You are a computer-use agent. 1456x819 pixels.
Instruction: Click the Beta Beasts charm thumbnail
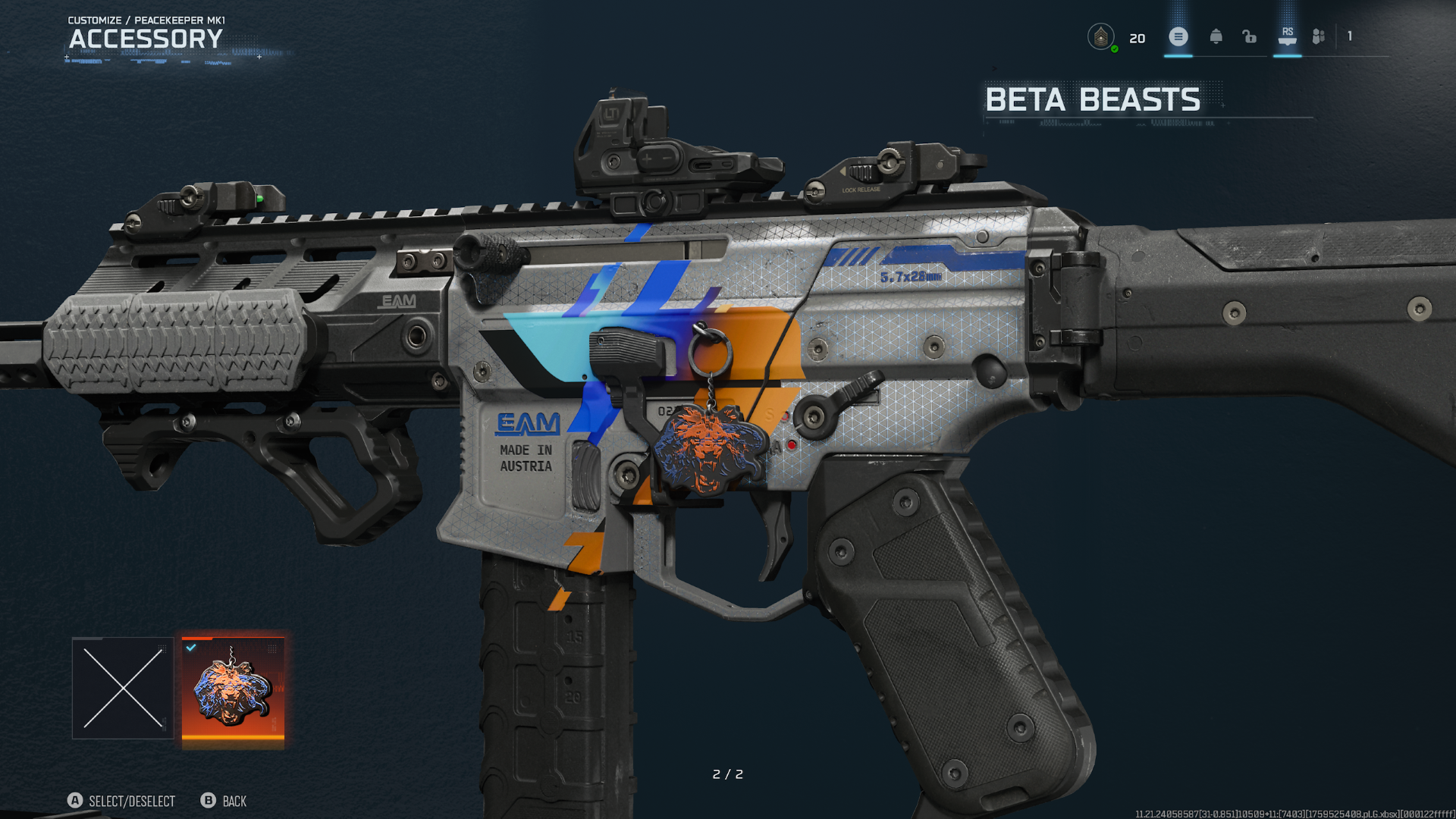tap(234, 692)
